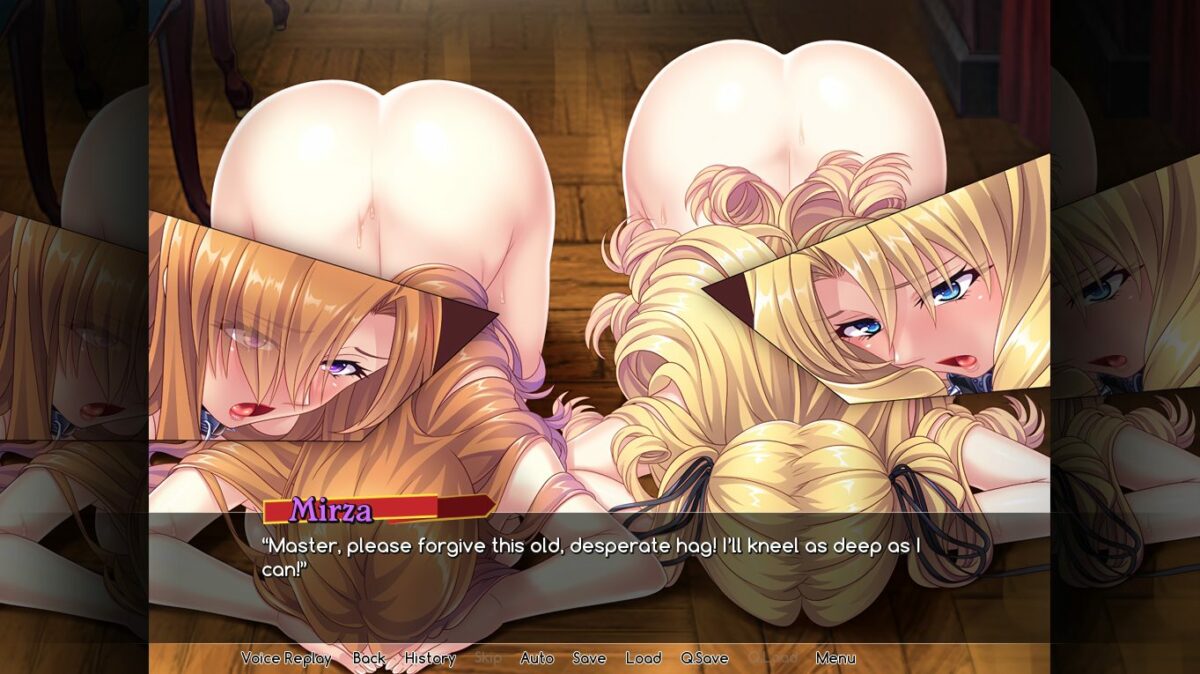
Task: Open the Save game screen
Action: 589,658
